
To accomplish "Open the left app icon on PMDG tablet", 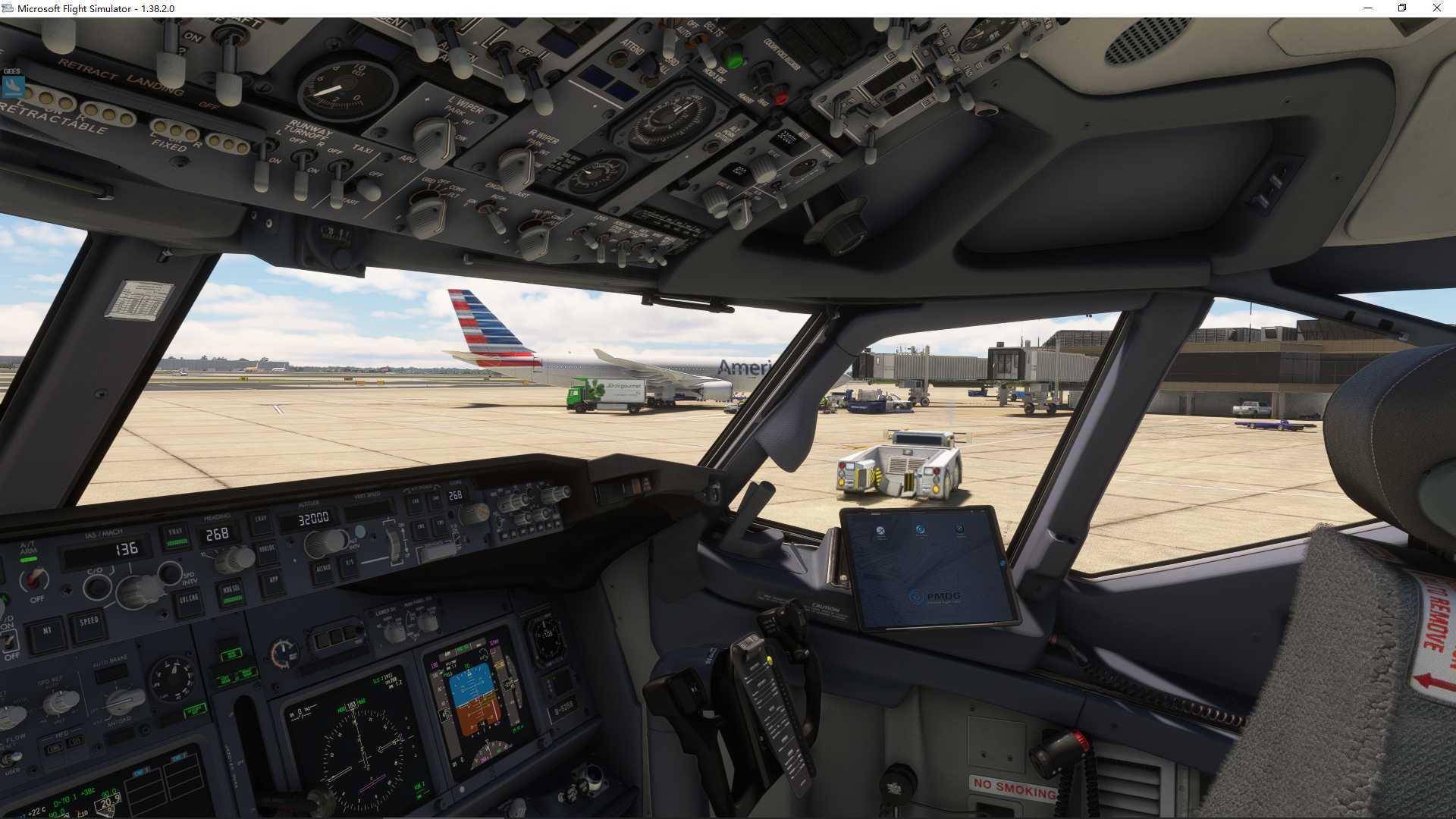I will 880,530.
